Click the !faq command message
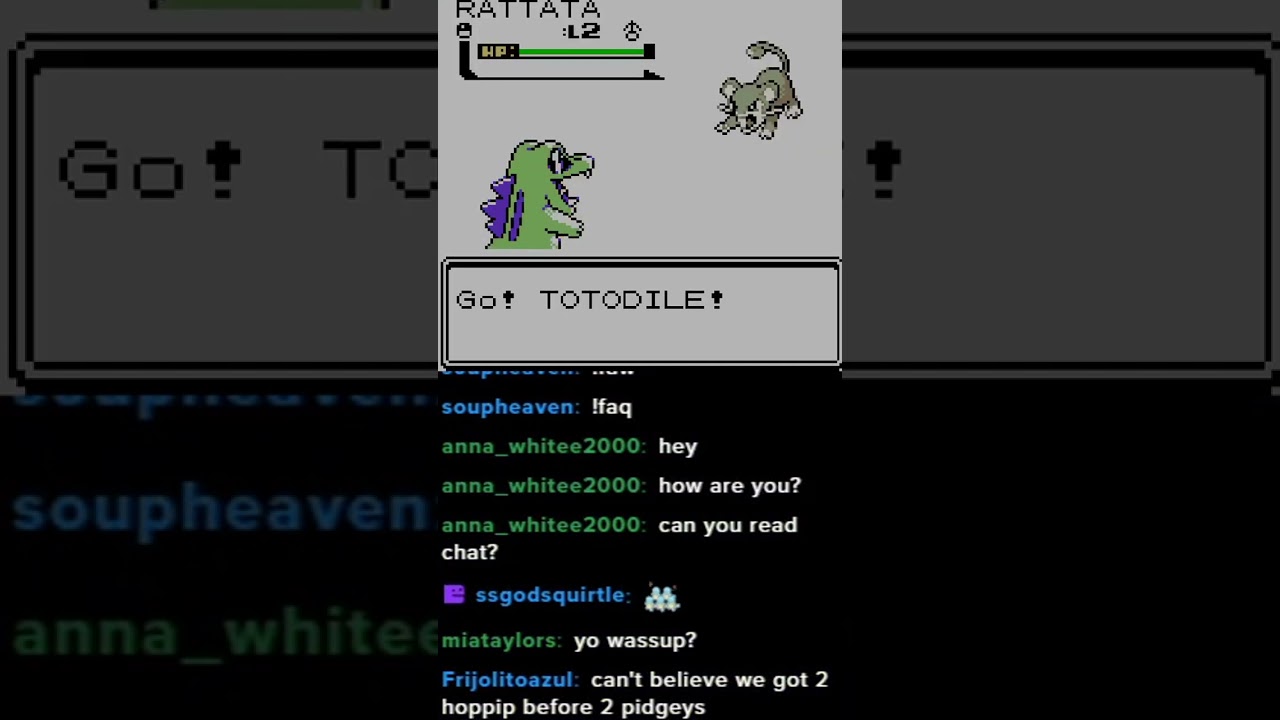This screenshot has height=720, width=1280. tap(611, 407)
